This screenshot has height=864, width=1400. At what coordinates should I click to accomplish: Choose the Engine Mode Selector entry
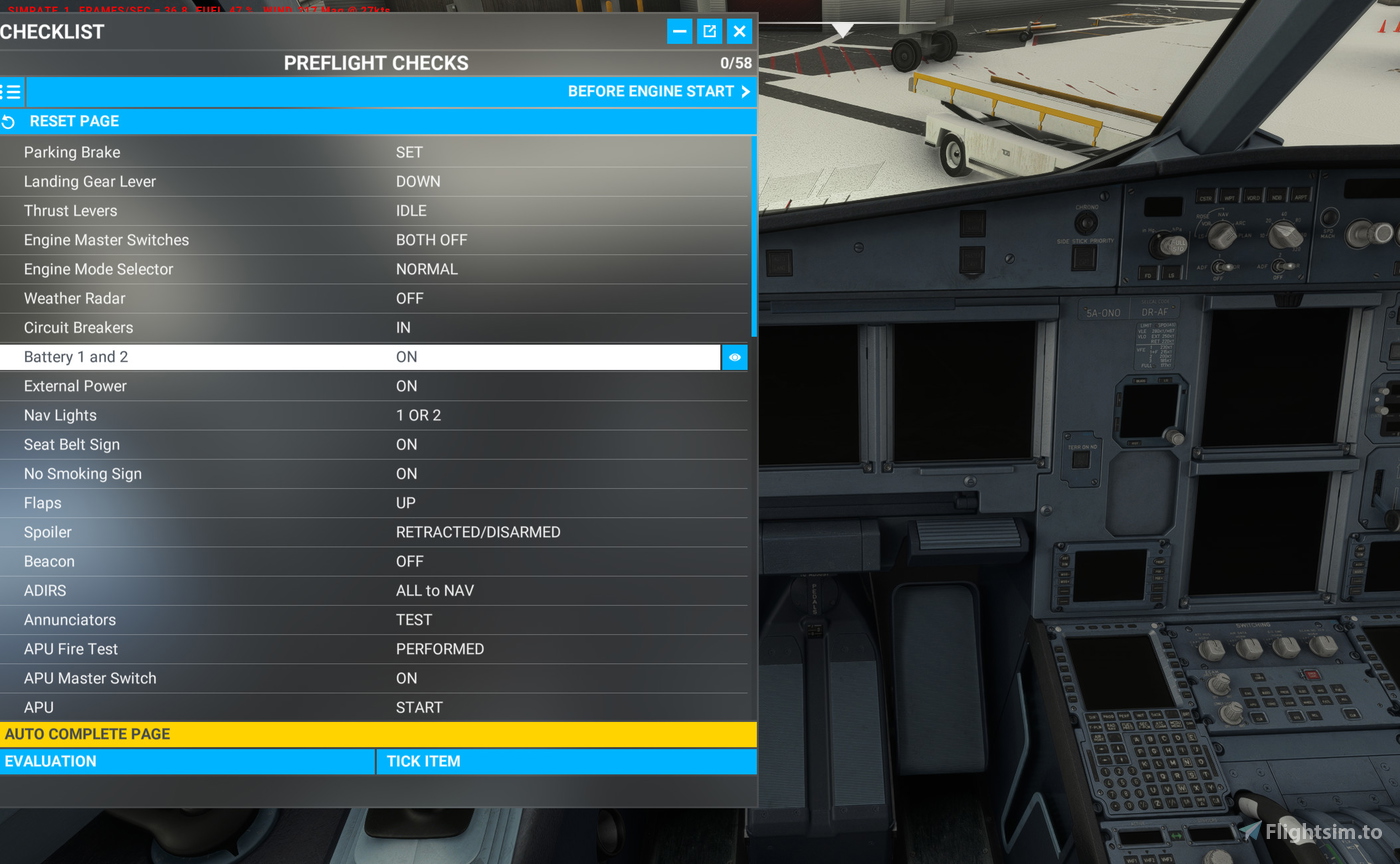click(x=300, y=269)
